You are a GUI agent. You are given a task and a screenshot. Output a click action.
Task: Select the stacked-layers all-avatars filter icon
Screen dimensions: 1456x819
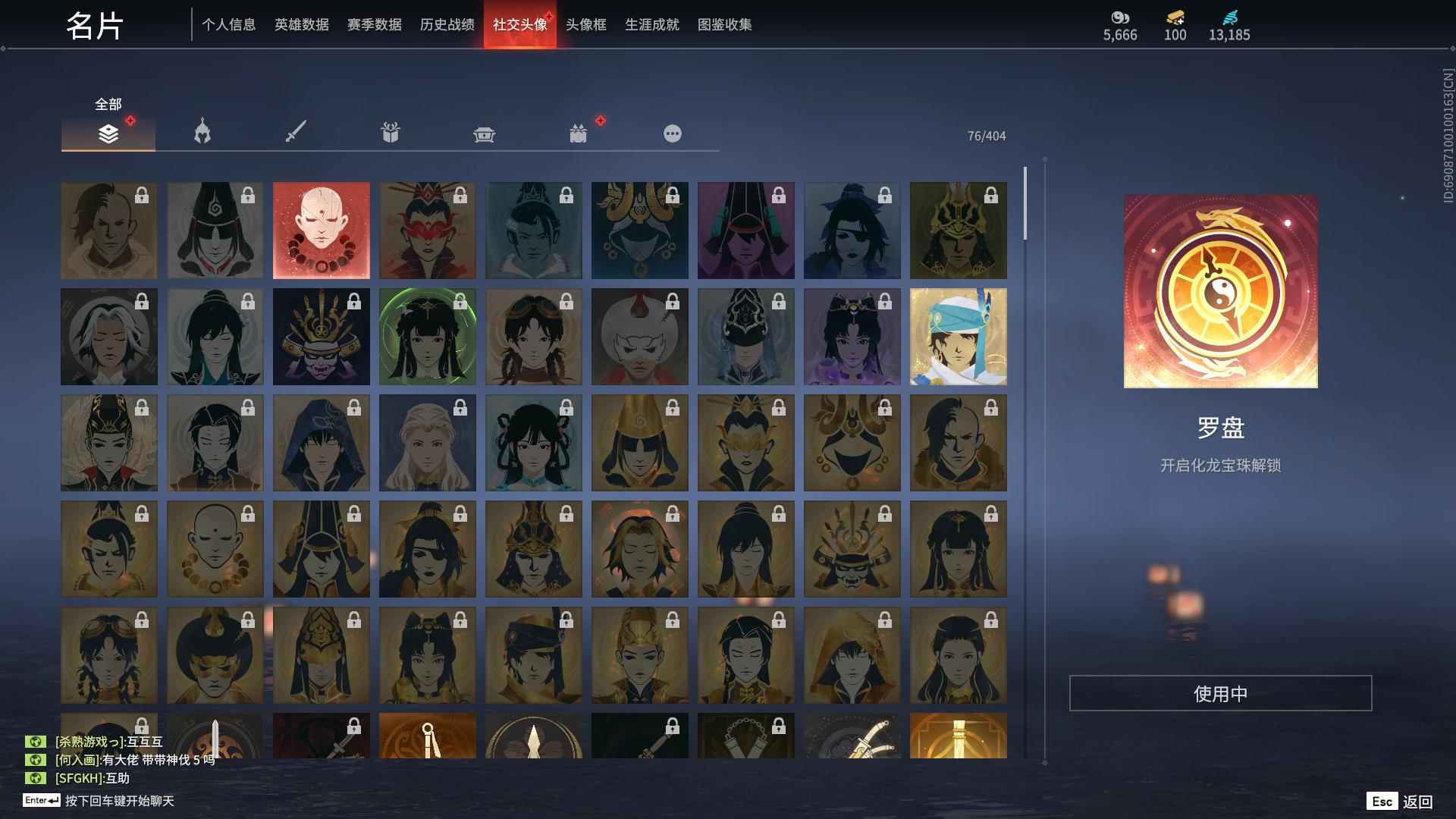(x=108, y=133)
